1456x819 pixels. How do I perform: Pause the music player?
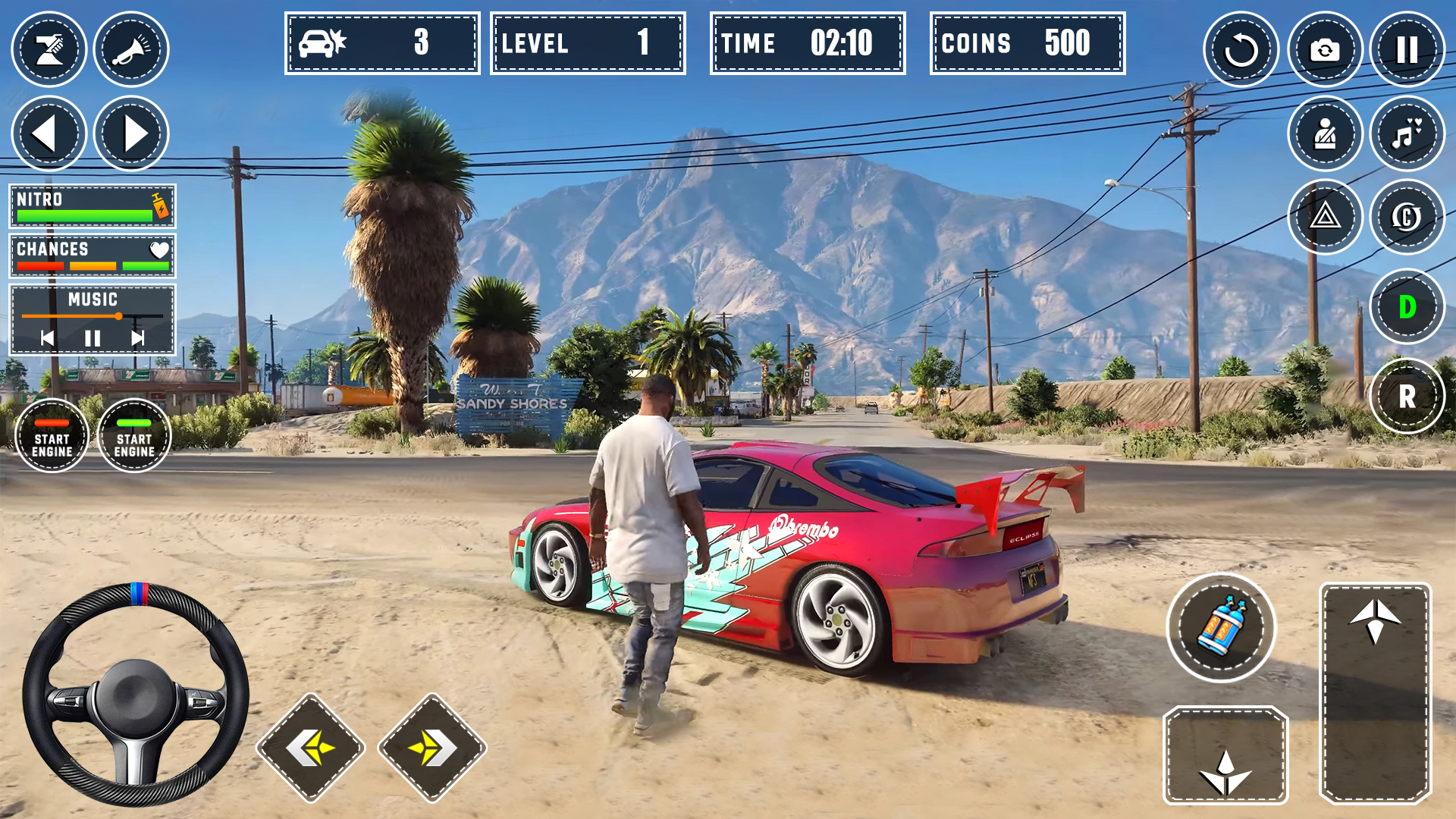point(93,338)
